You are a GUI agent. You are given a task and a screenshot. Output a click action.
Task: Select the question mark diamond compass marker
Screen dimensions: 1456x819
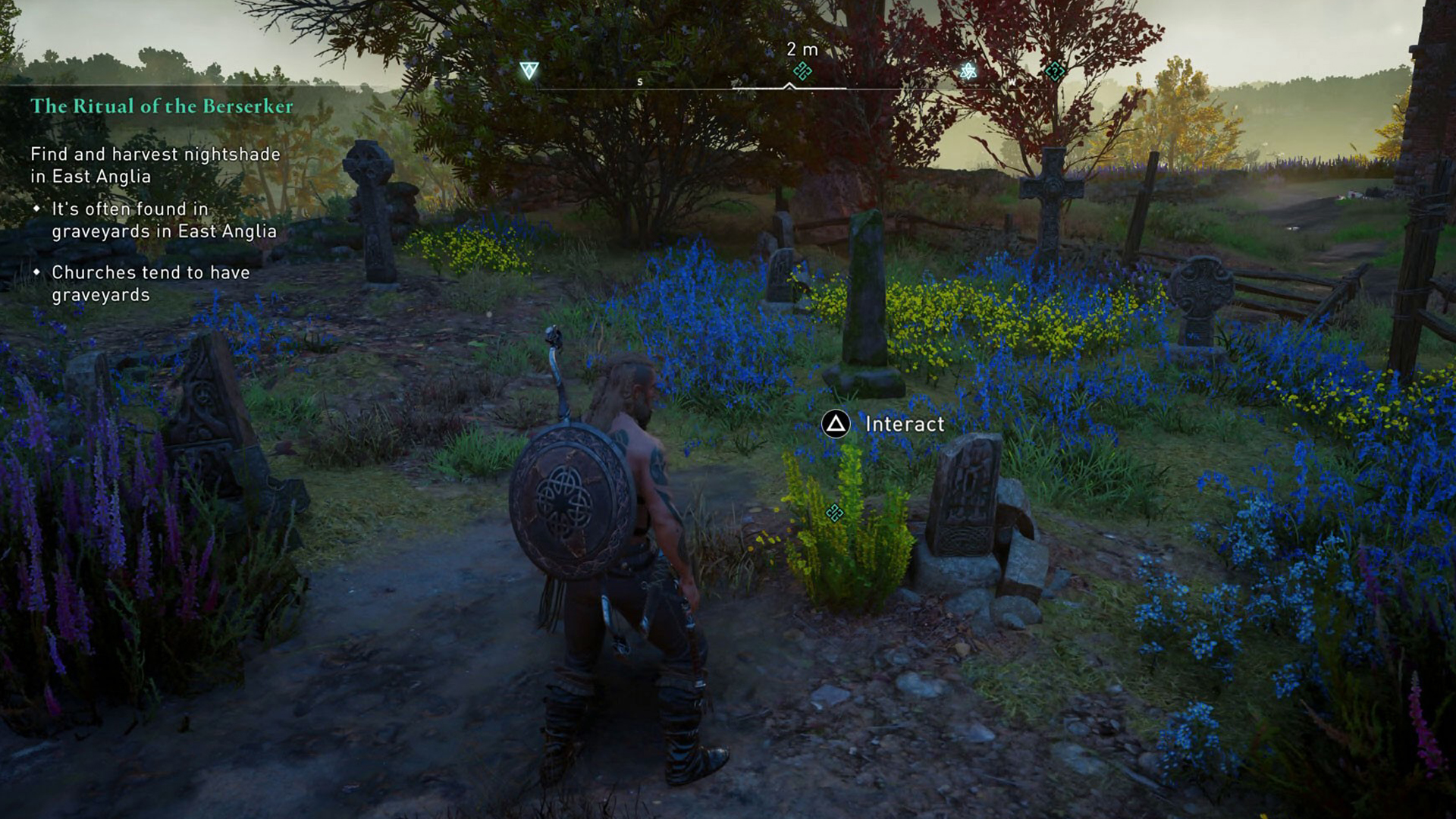click(1054, 71)
